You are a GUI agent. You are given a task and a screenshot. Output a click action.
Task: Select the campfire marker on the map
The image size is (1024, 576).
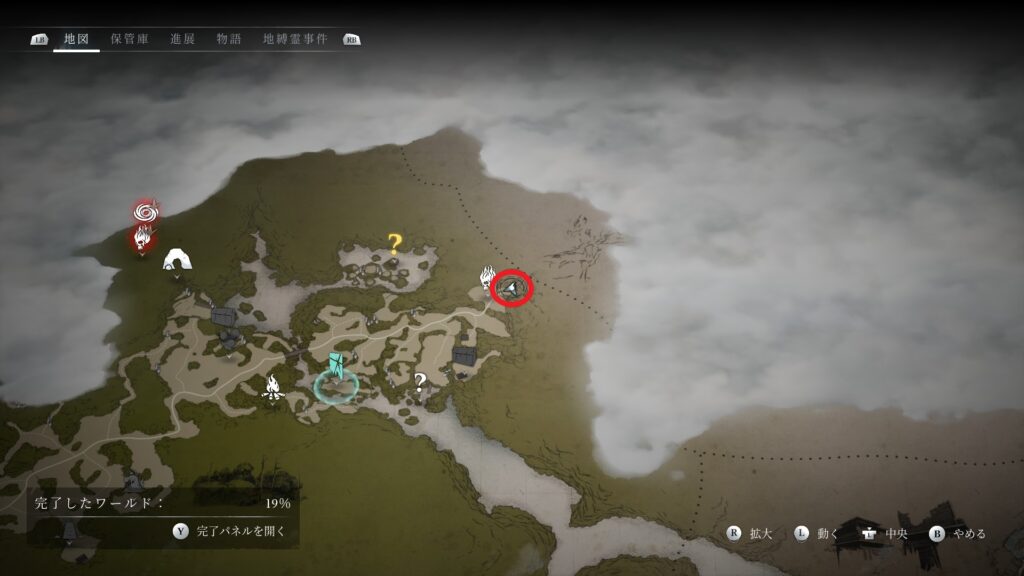coord(271,387)
